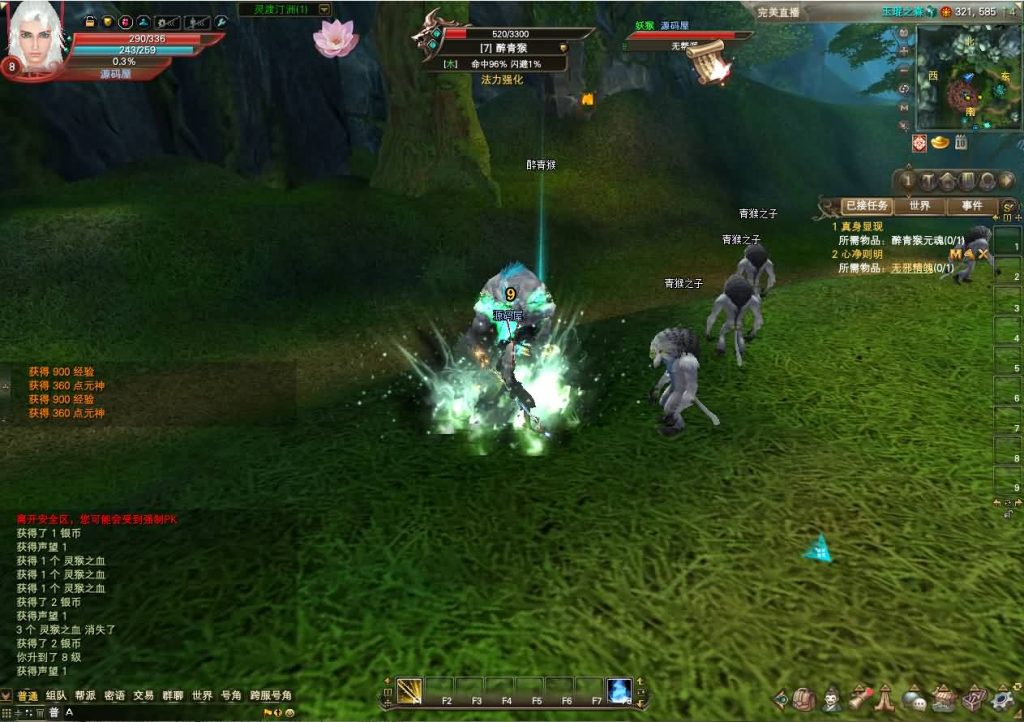Open the chat bubbles social icon

[x=914, y=700]
